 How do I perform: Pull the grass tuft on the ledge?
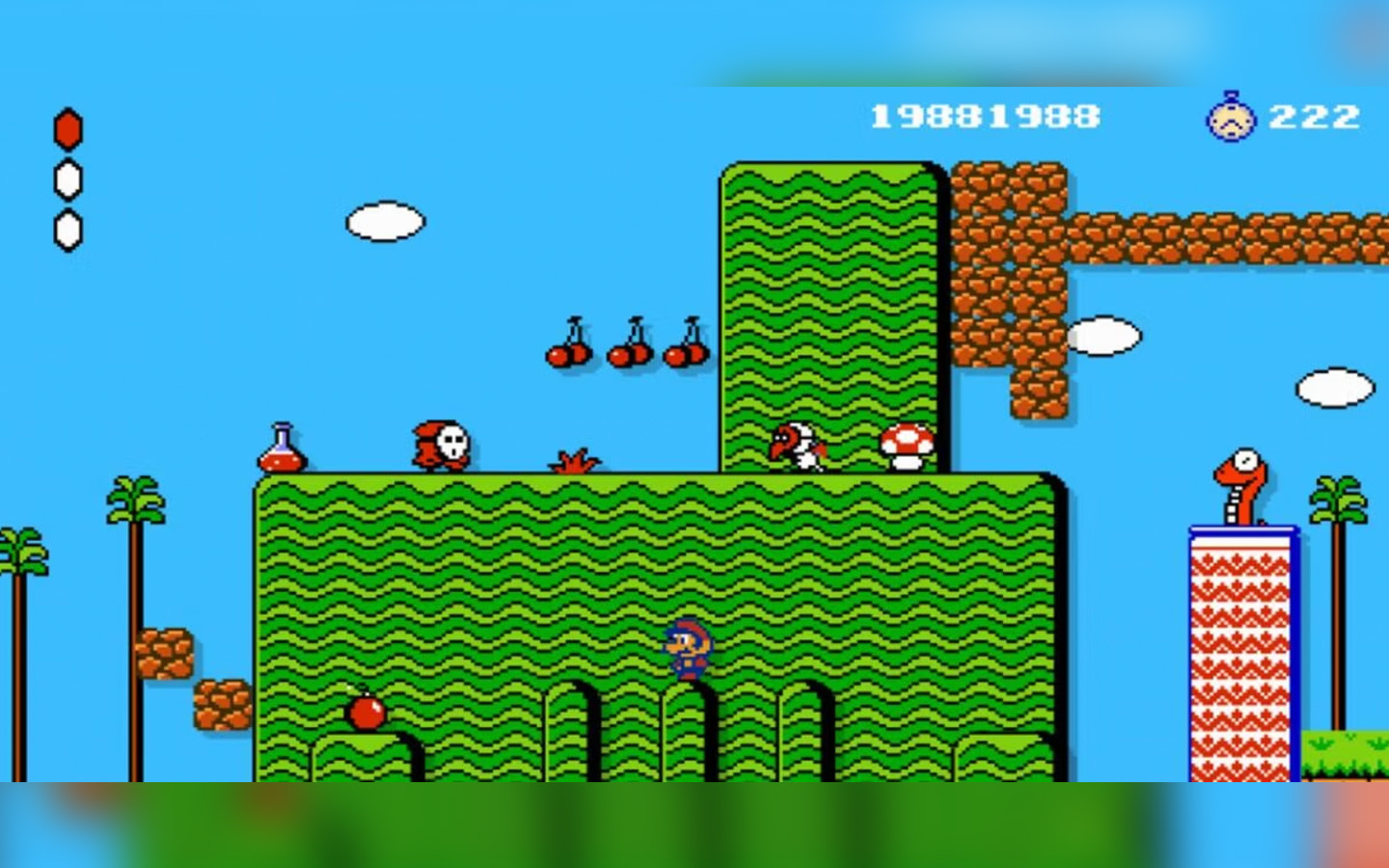point(573,461)
